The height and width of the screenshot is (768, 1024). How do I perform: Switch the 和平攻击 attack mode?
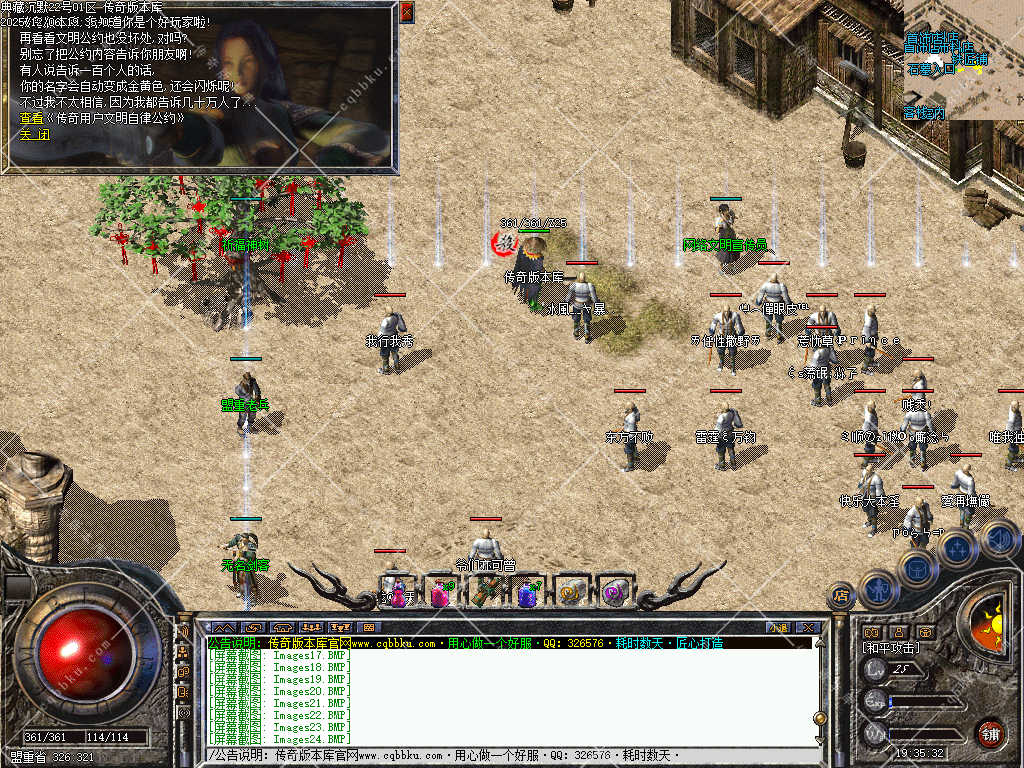892,648
